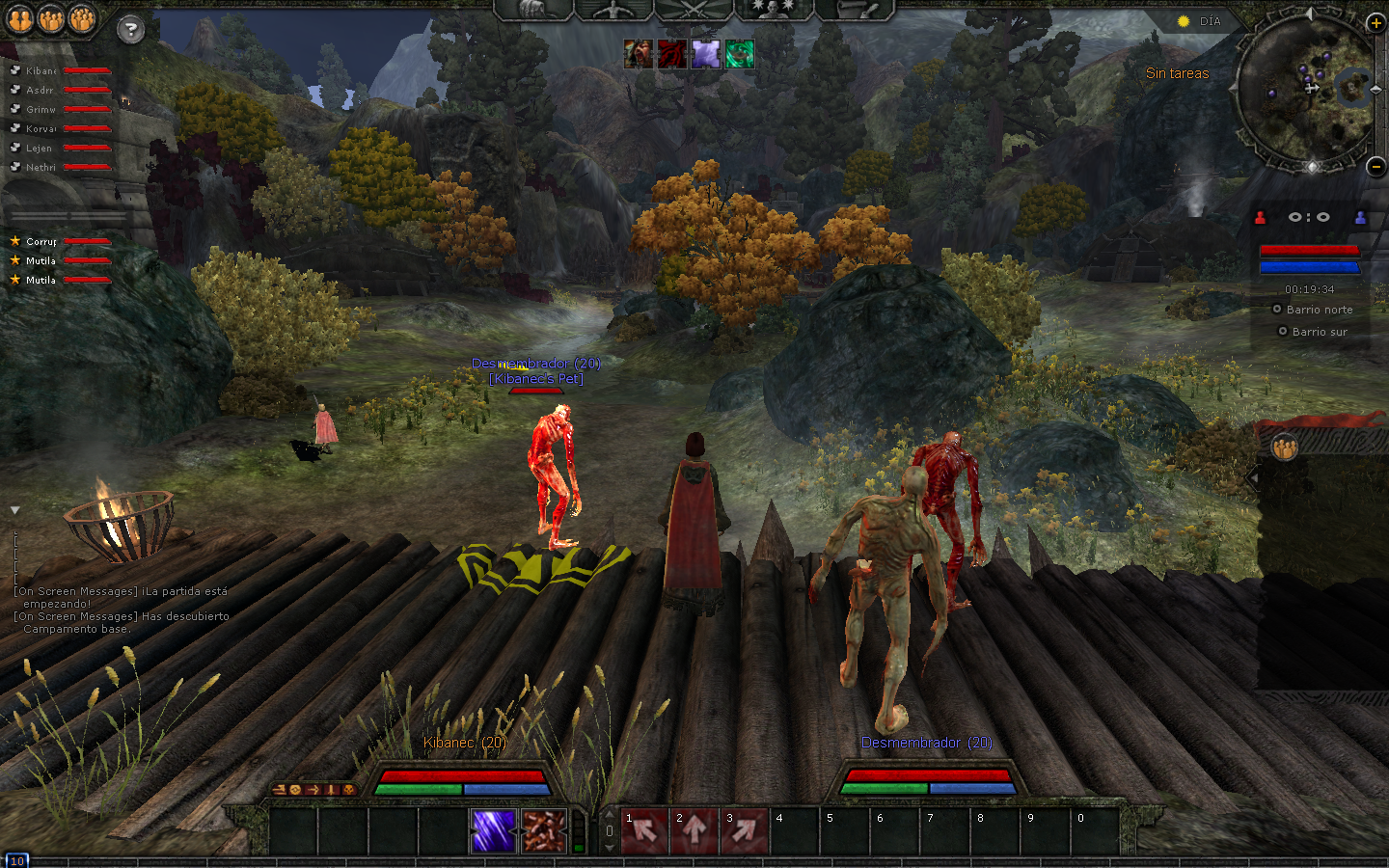Viewport: 1389px width, 868px height.
Task: Activate the reddish-brown claw ability slot
Action: [543, 830]
